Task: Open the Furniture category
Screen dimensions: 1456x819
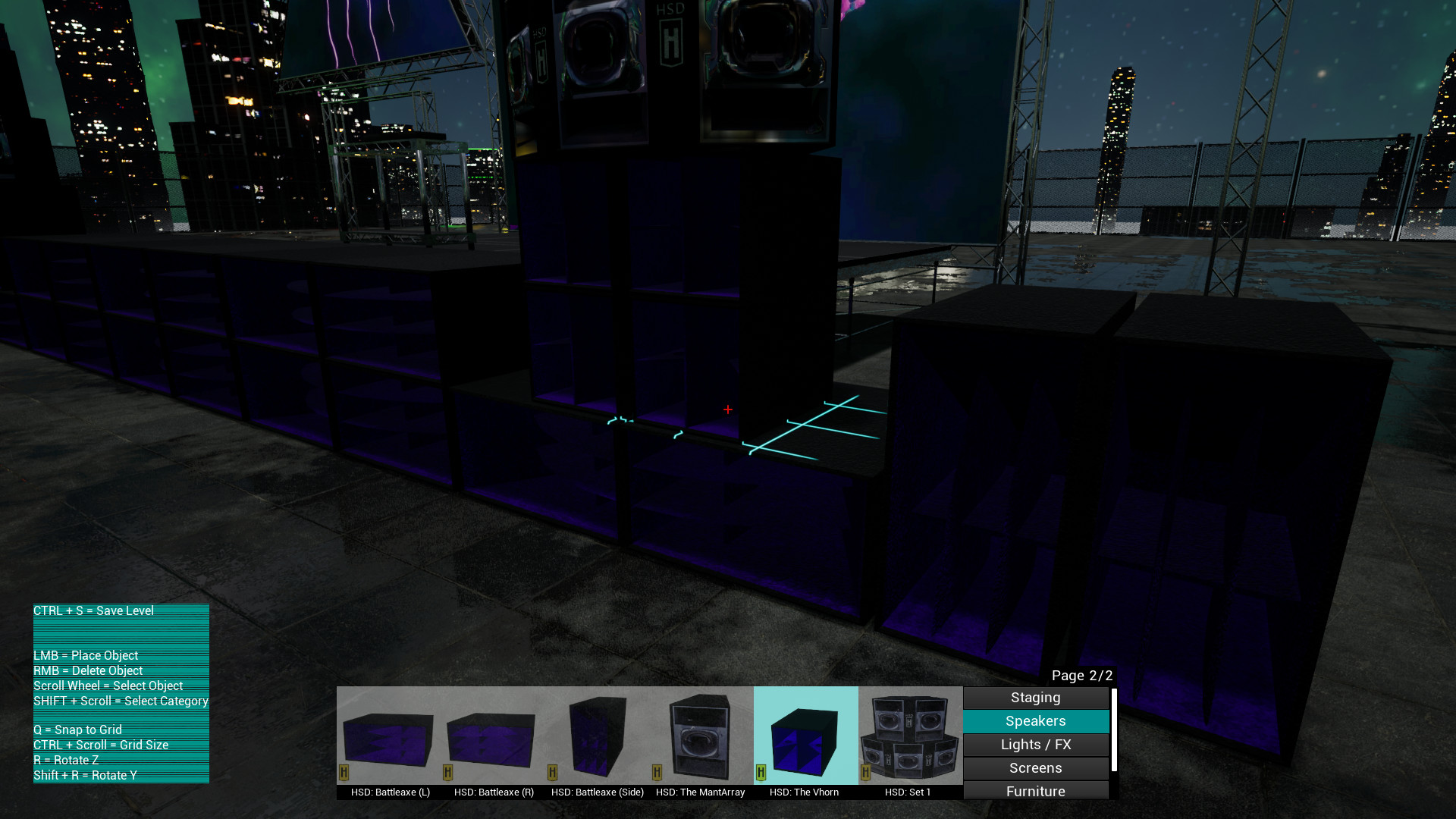Action: (x=1035, y=791)
